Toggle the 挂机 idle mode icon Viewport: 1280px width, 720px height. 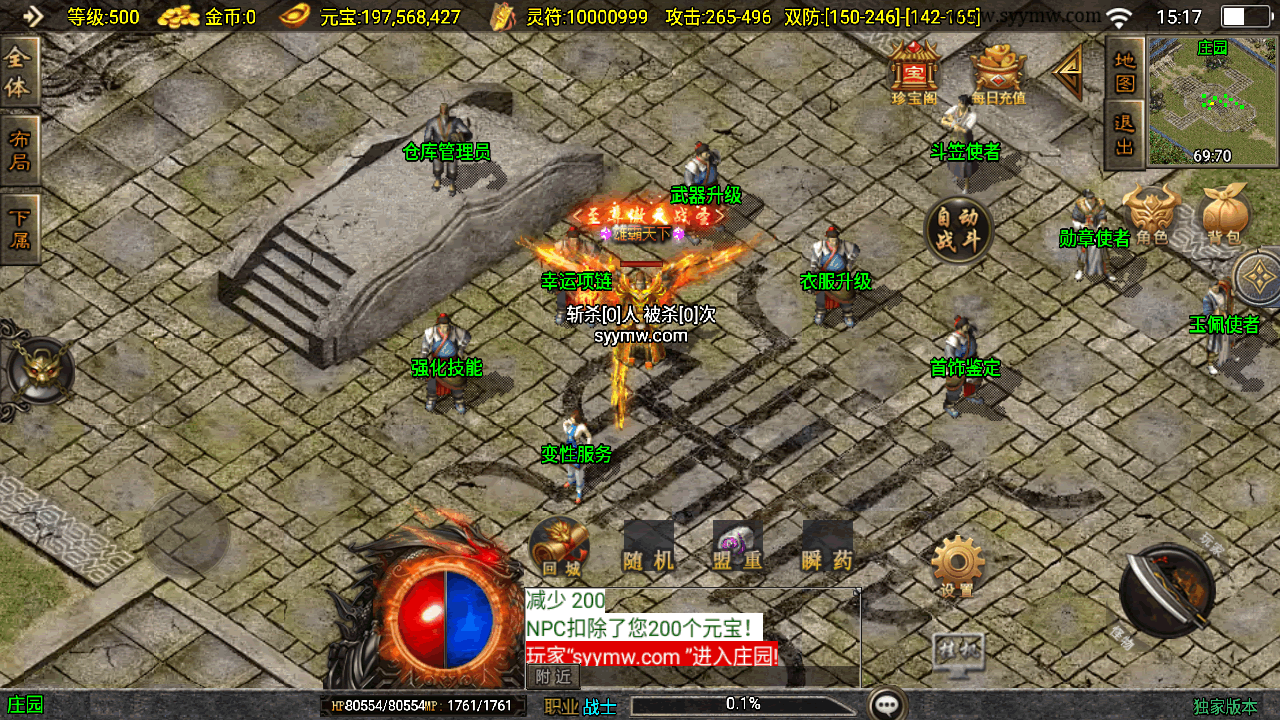click(957, 651)
